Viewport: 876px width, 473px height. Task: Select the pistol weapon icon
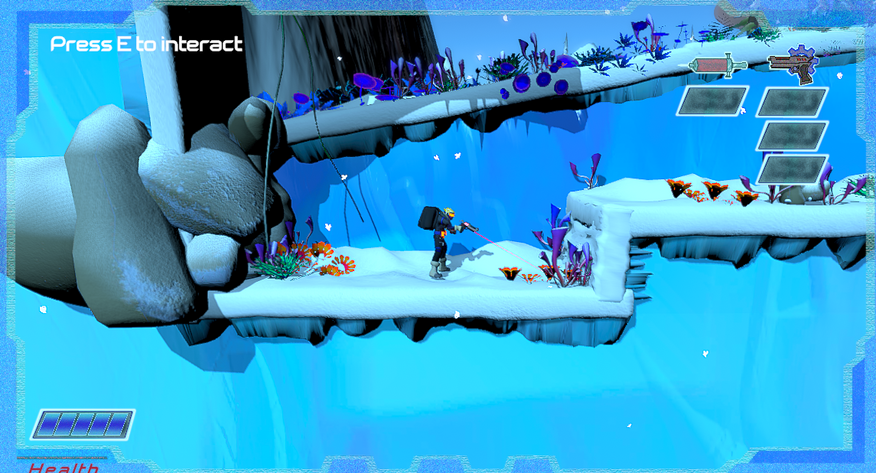(792, 64)
